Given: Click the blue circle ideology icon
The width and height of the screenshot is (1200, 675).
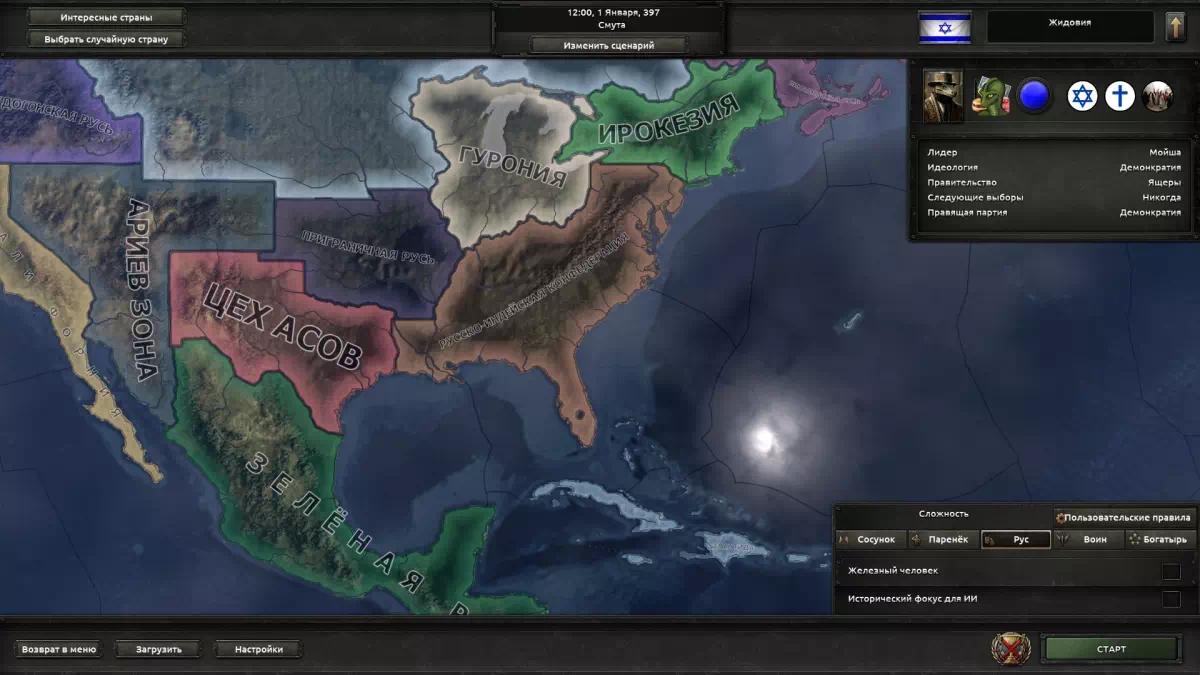Looking at the screenshot, I should point(1034,96).
